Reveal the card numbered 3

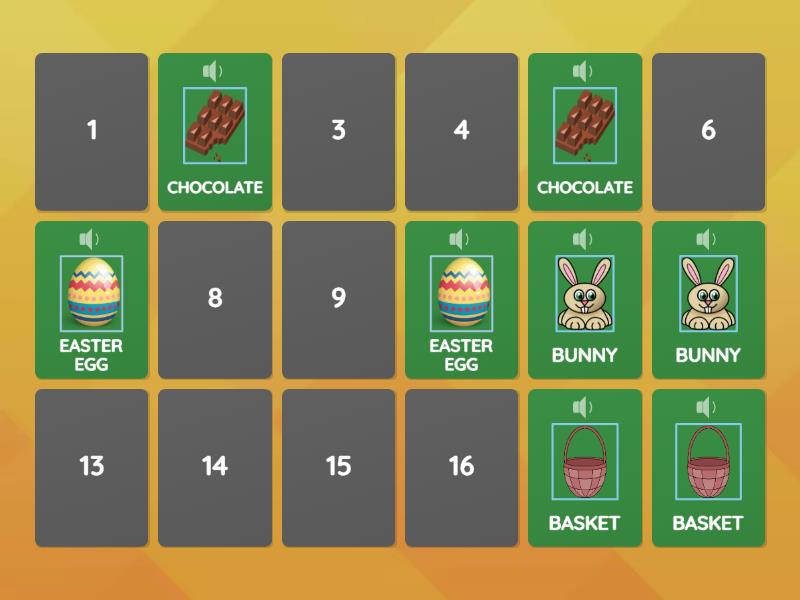pos(338,131)
